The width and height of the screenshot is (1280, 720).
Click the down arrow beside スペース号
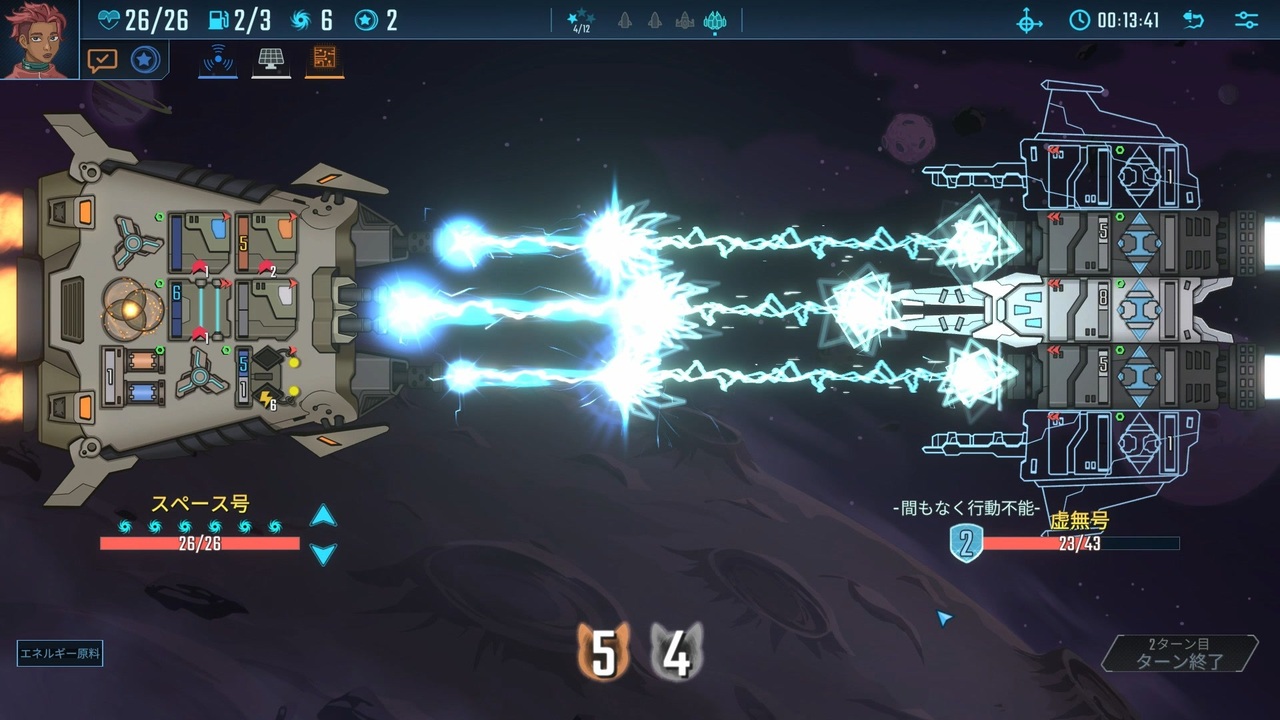coord(323,553)
